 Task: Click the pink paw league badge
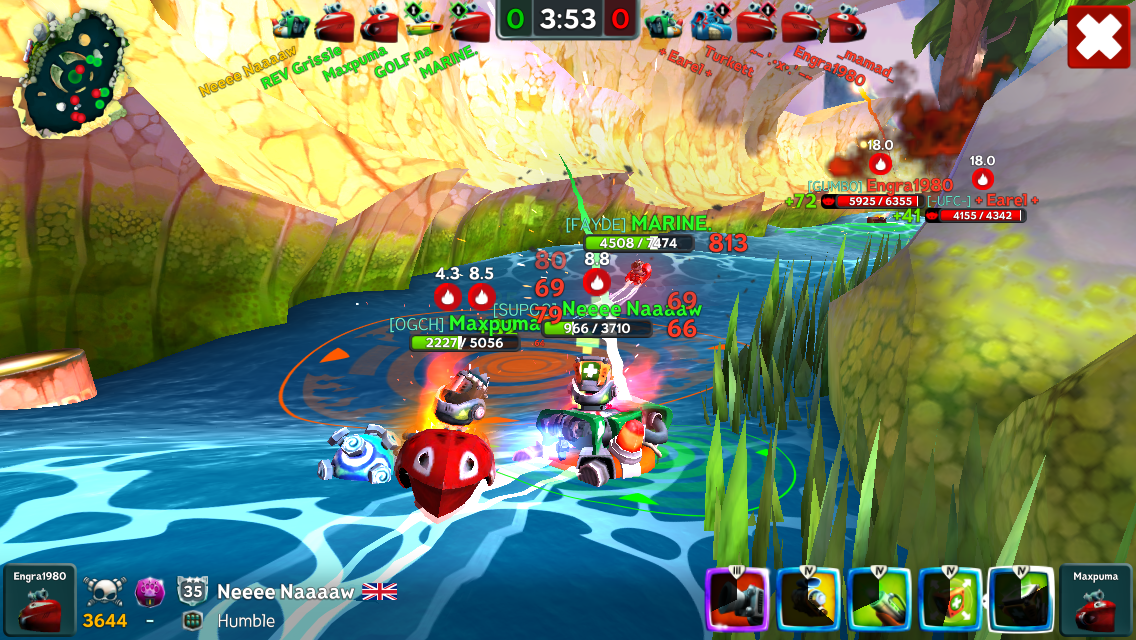tap(149, 589)
